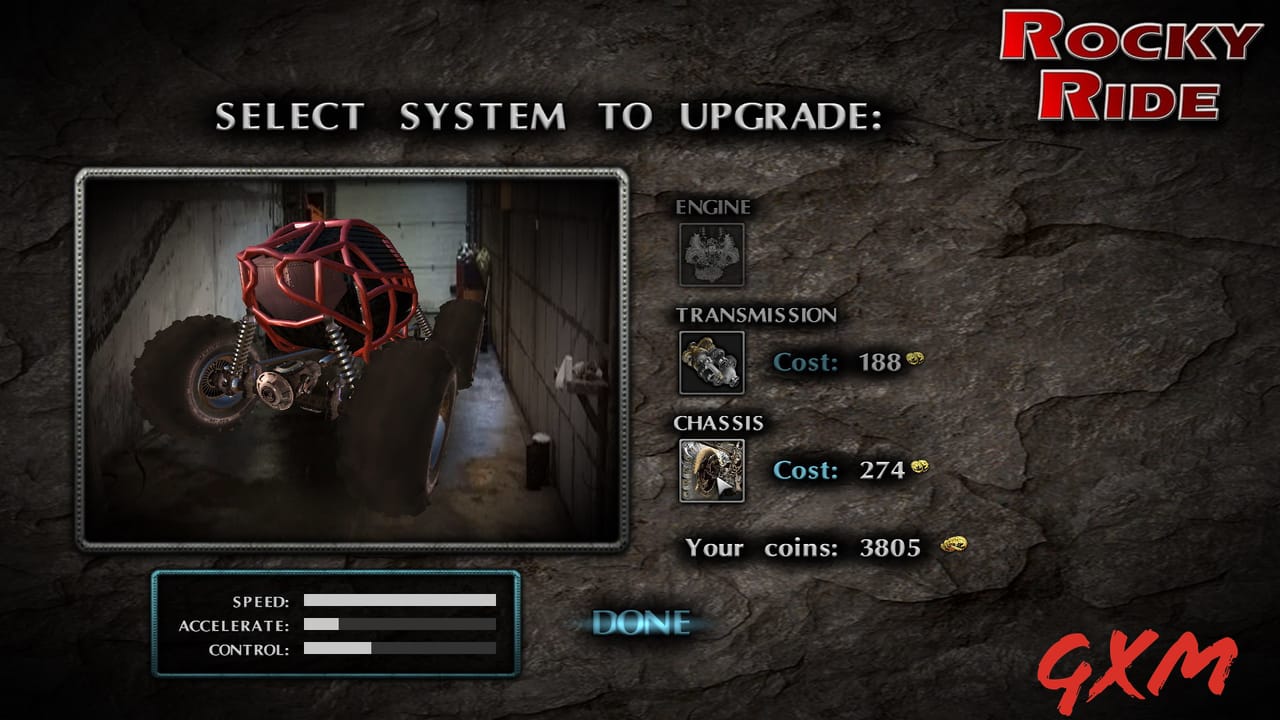Image resolution: width=1280 pixels, height=720 pixels.
Task: Click the Transmission Cost 188 label
Action: [836, 362]
